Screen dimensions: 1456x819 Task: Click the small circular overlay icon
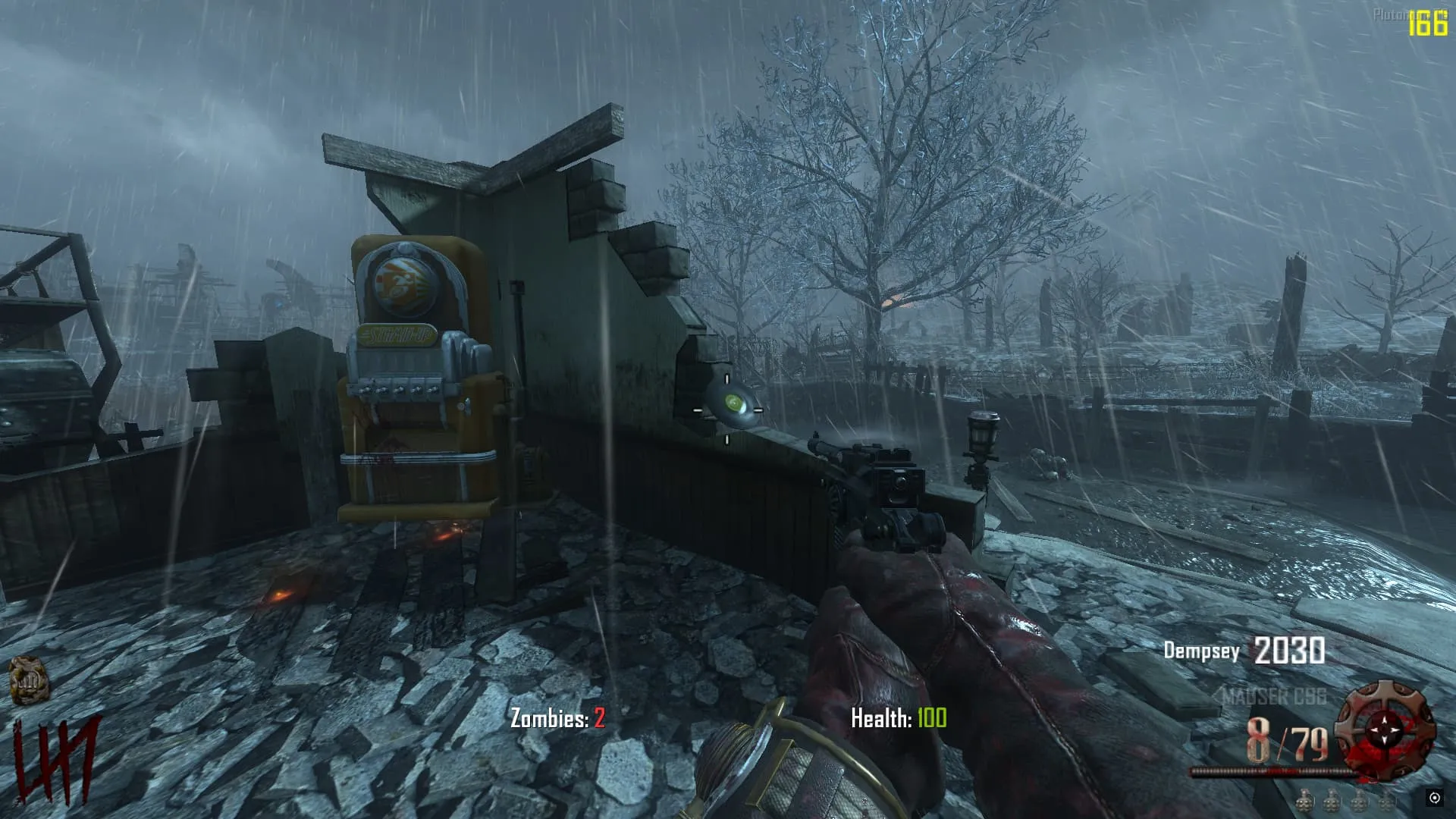(1434, 798)
